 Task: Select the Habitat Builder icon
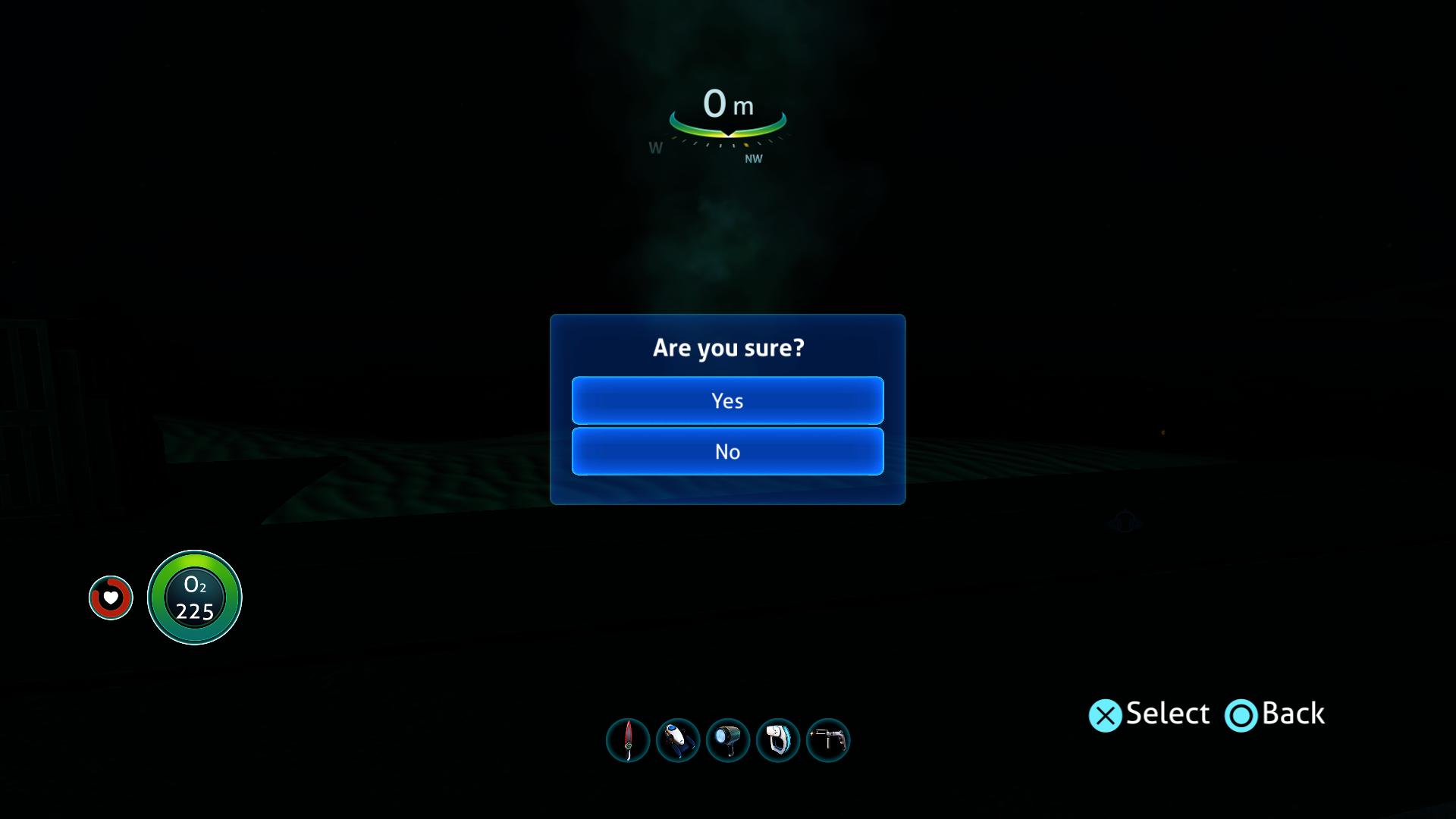click(779, 741)
